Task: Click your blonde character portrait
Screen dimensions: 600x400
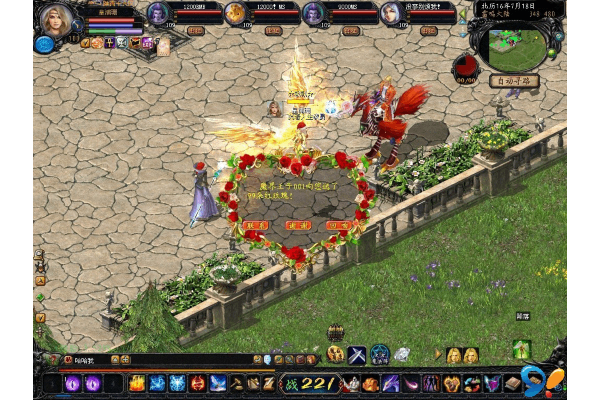Action: [55, 18]
